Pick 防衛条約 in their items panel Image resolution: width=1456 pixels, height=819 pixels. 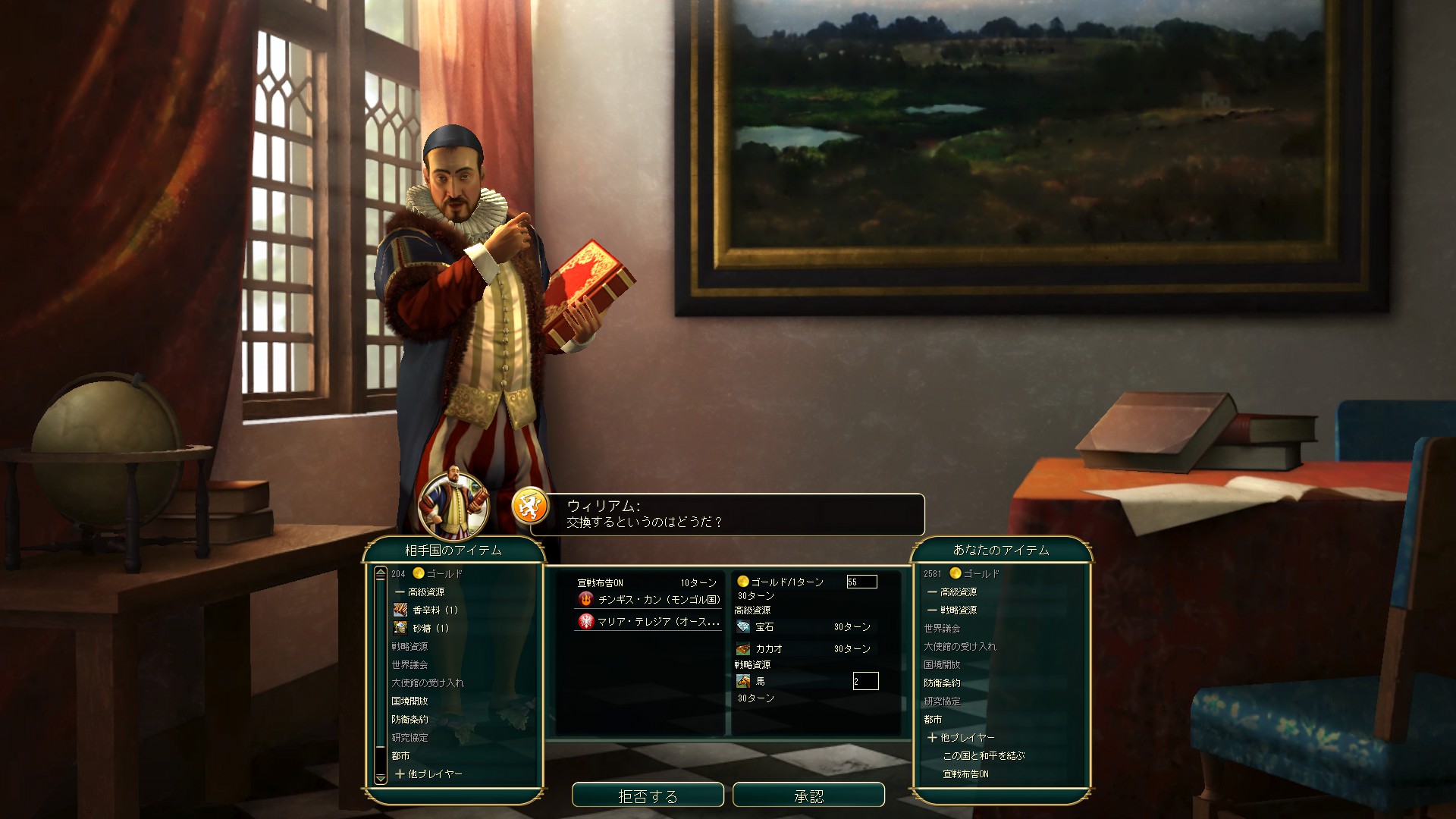click(x=409, y=719)
